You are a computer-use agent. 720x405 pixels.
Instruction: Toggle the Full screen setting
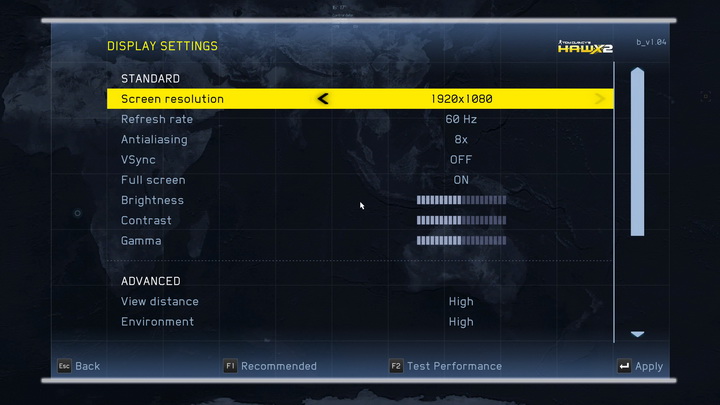pyautogui.click(x=460, y=180)
